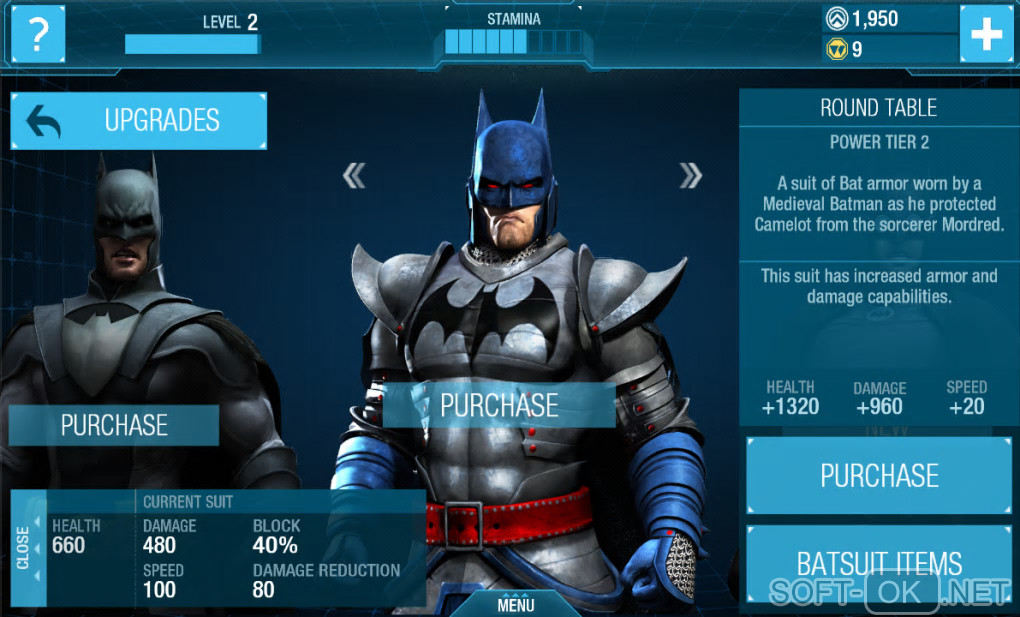Tap the plus button to add currency

986,34
